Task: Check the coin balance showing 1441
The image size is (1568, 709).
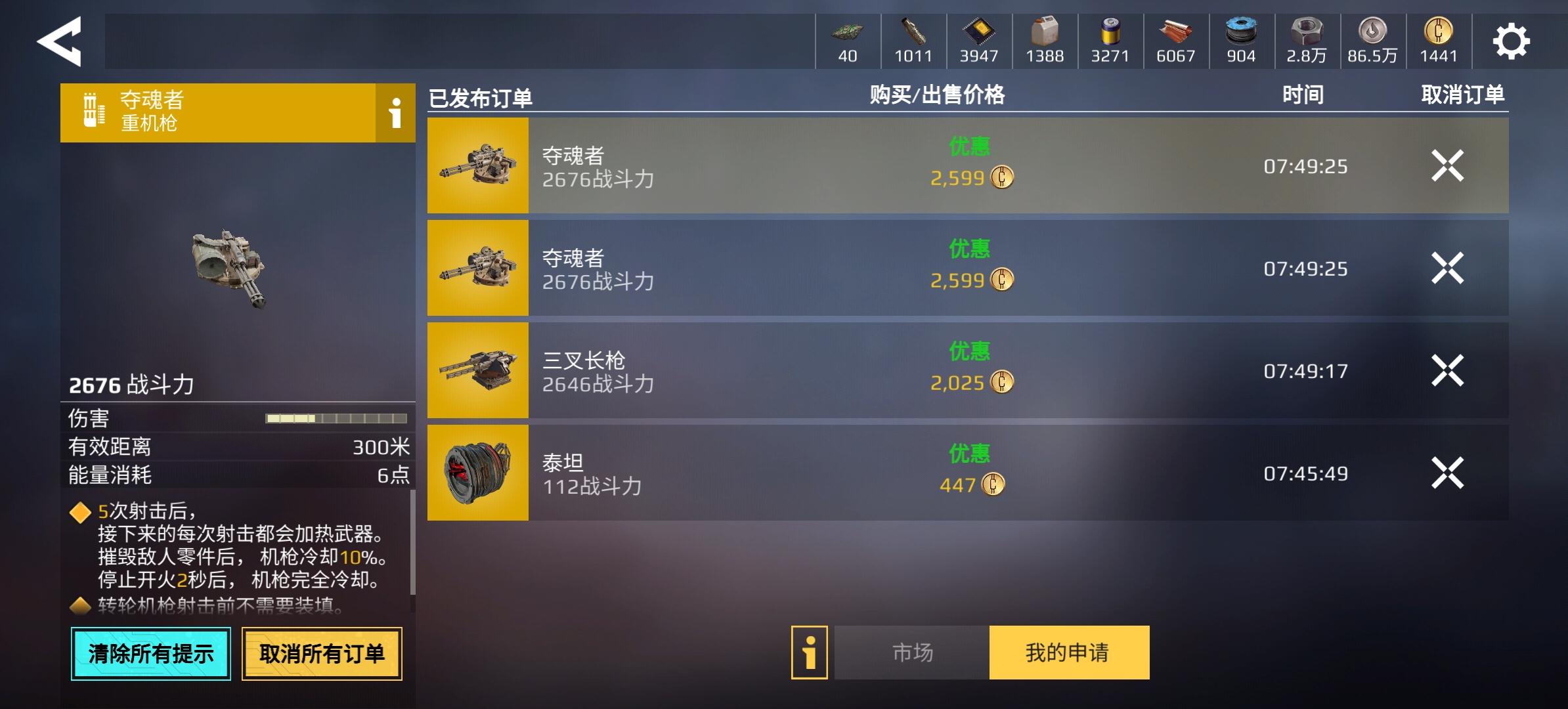Action: click(x=1438, y=41)
